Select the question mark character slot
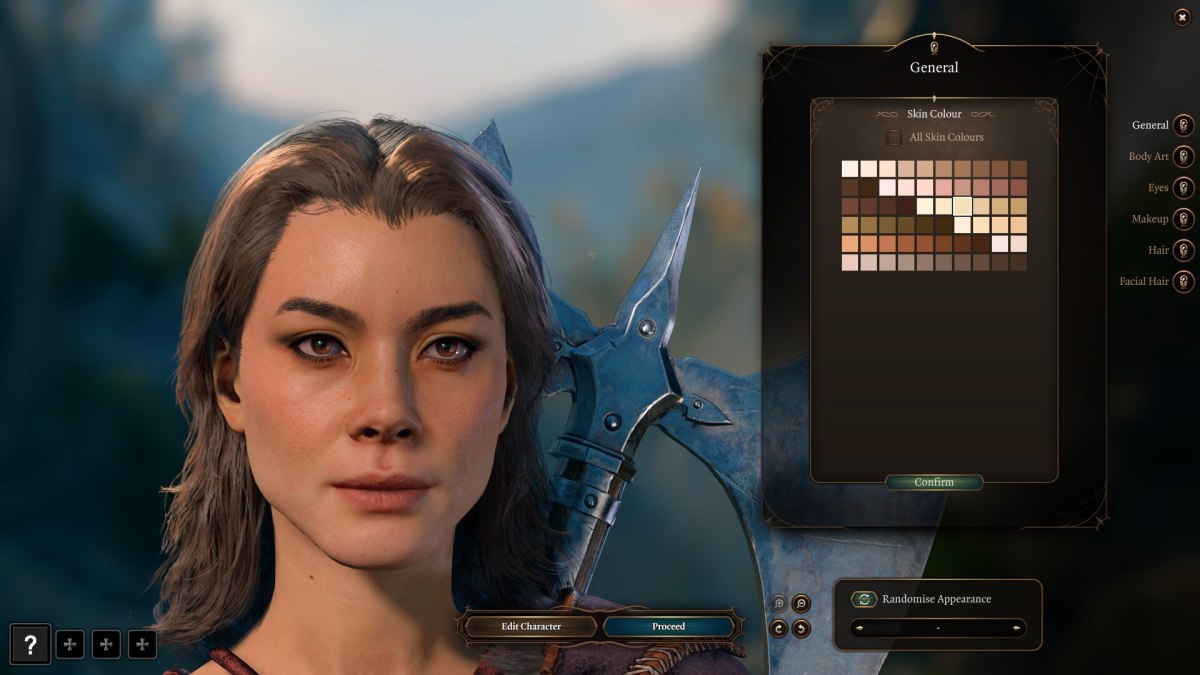The height and width of the screenshot is (675, 1200). pyautogui.click(x=30, y=644)
